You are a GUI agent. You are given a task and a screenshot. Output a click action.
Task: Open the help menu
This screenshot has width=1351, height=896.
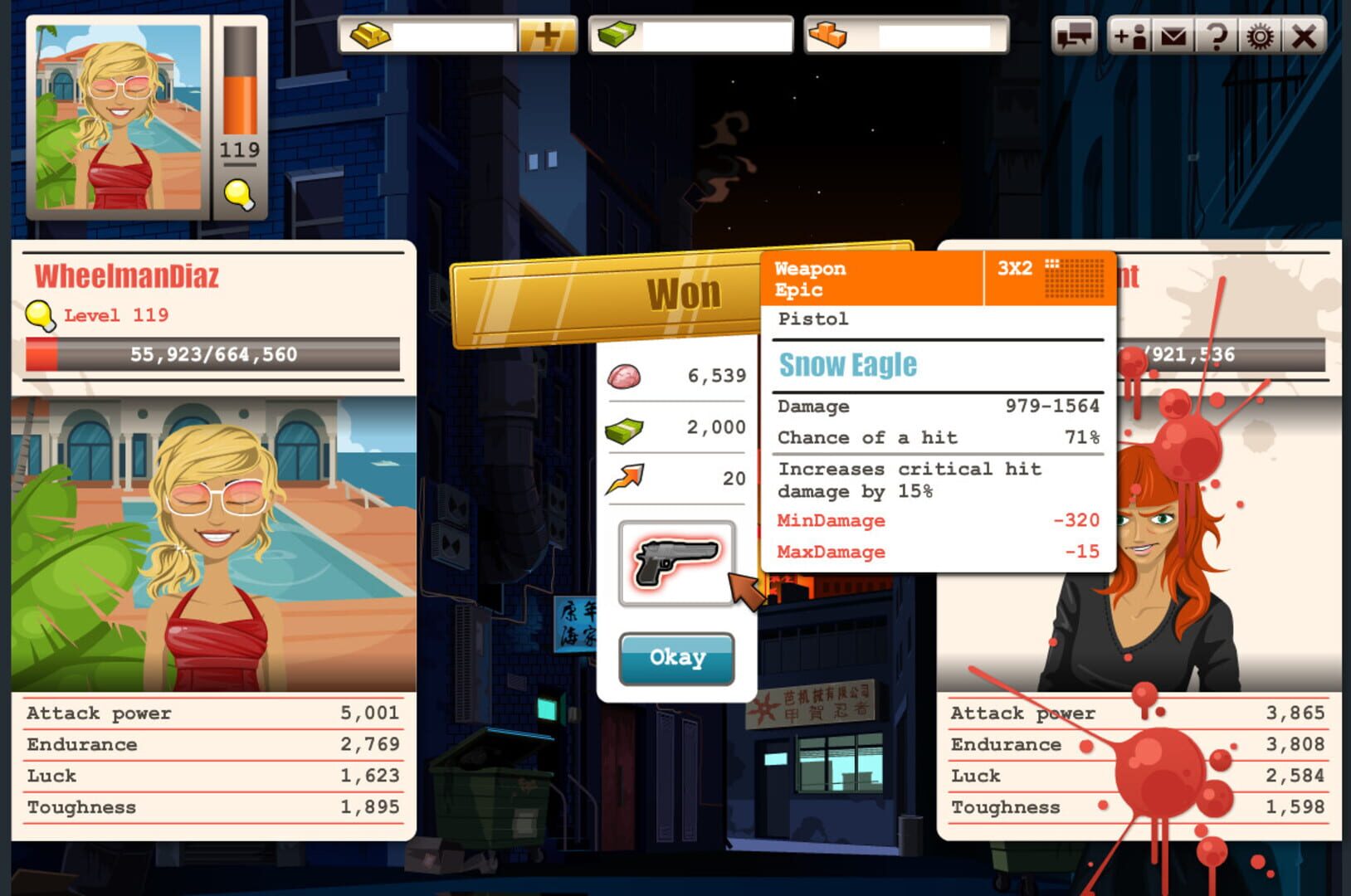(1215, 37)
